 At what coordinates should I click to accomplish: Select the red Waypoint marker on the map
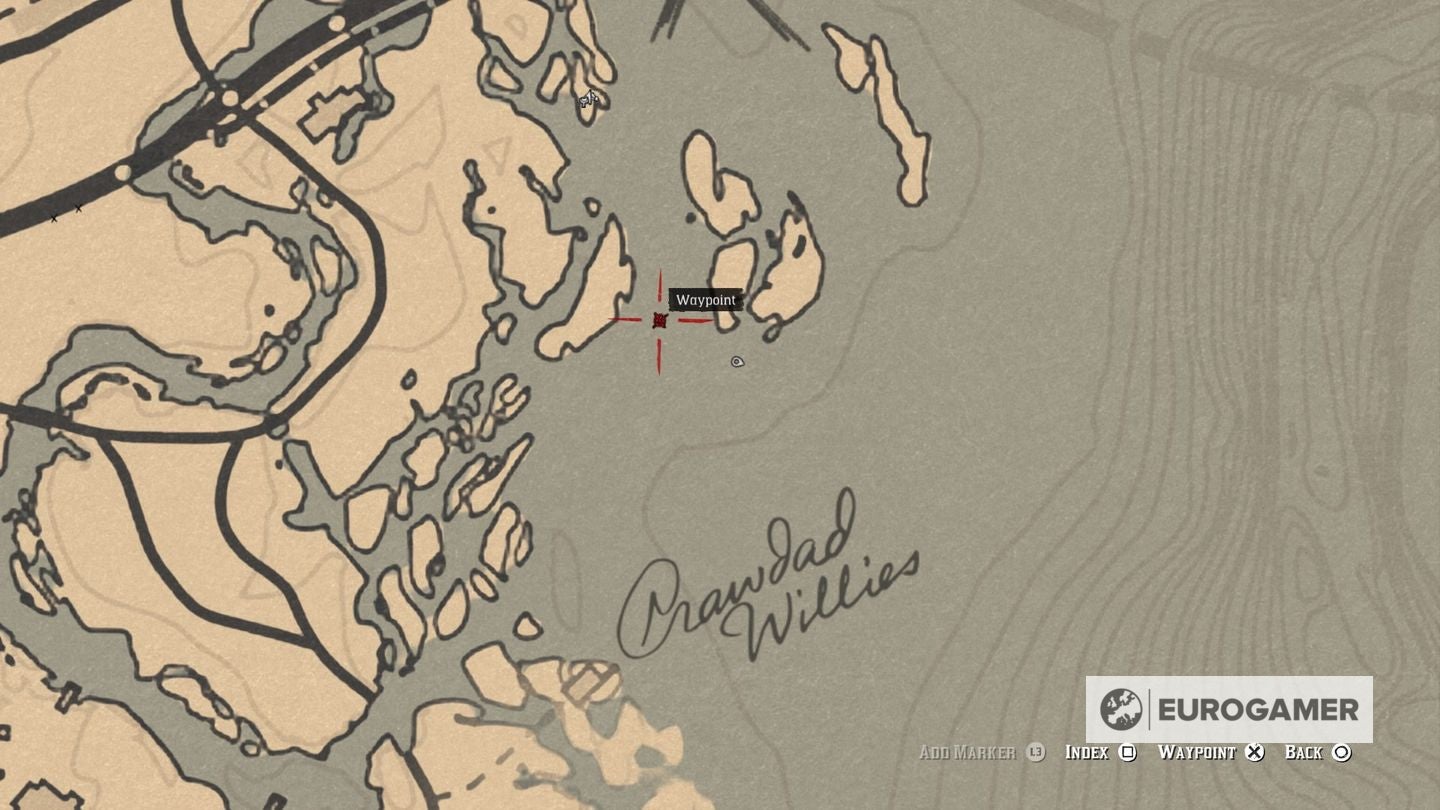[660, 321]
